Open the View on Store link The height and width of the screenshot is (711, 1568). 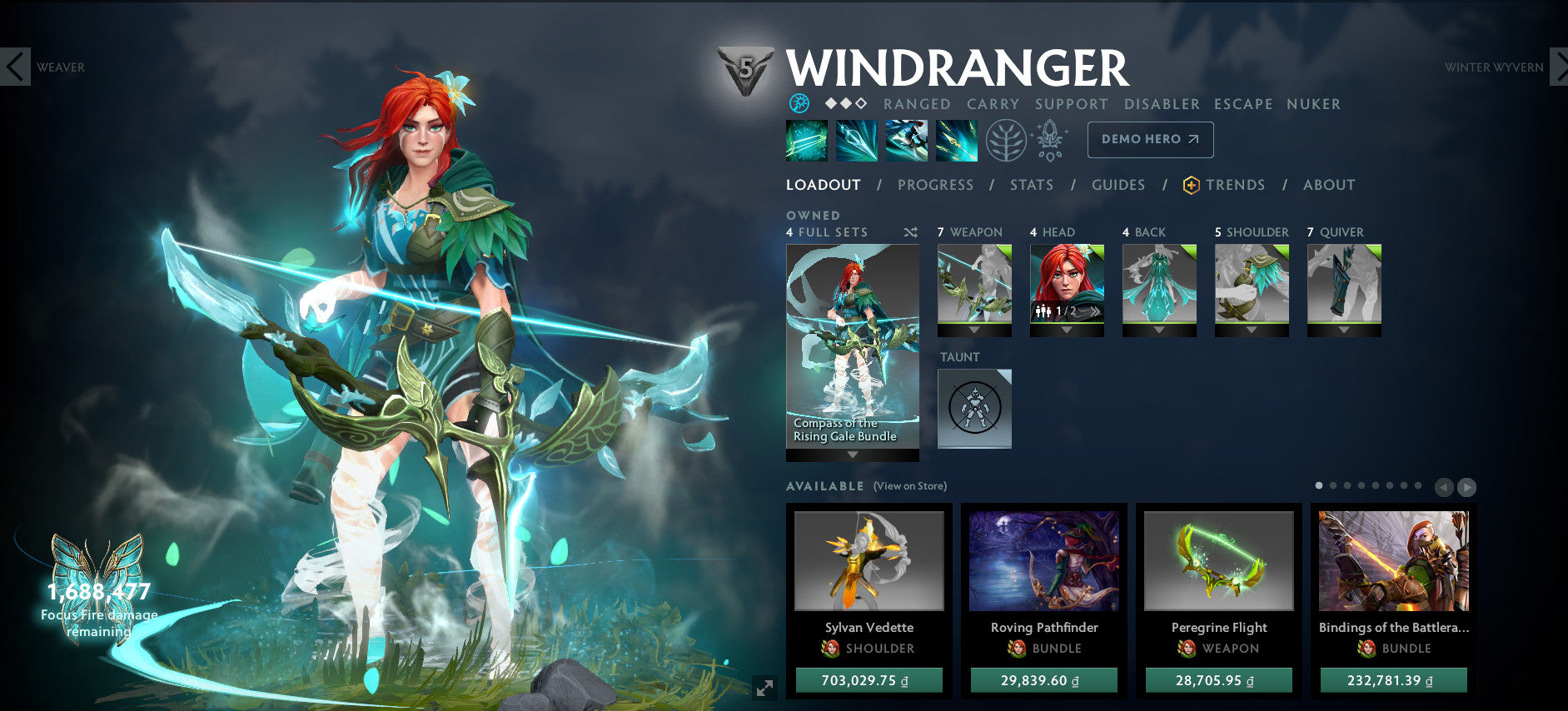[909, 485]
